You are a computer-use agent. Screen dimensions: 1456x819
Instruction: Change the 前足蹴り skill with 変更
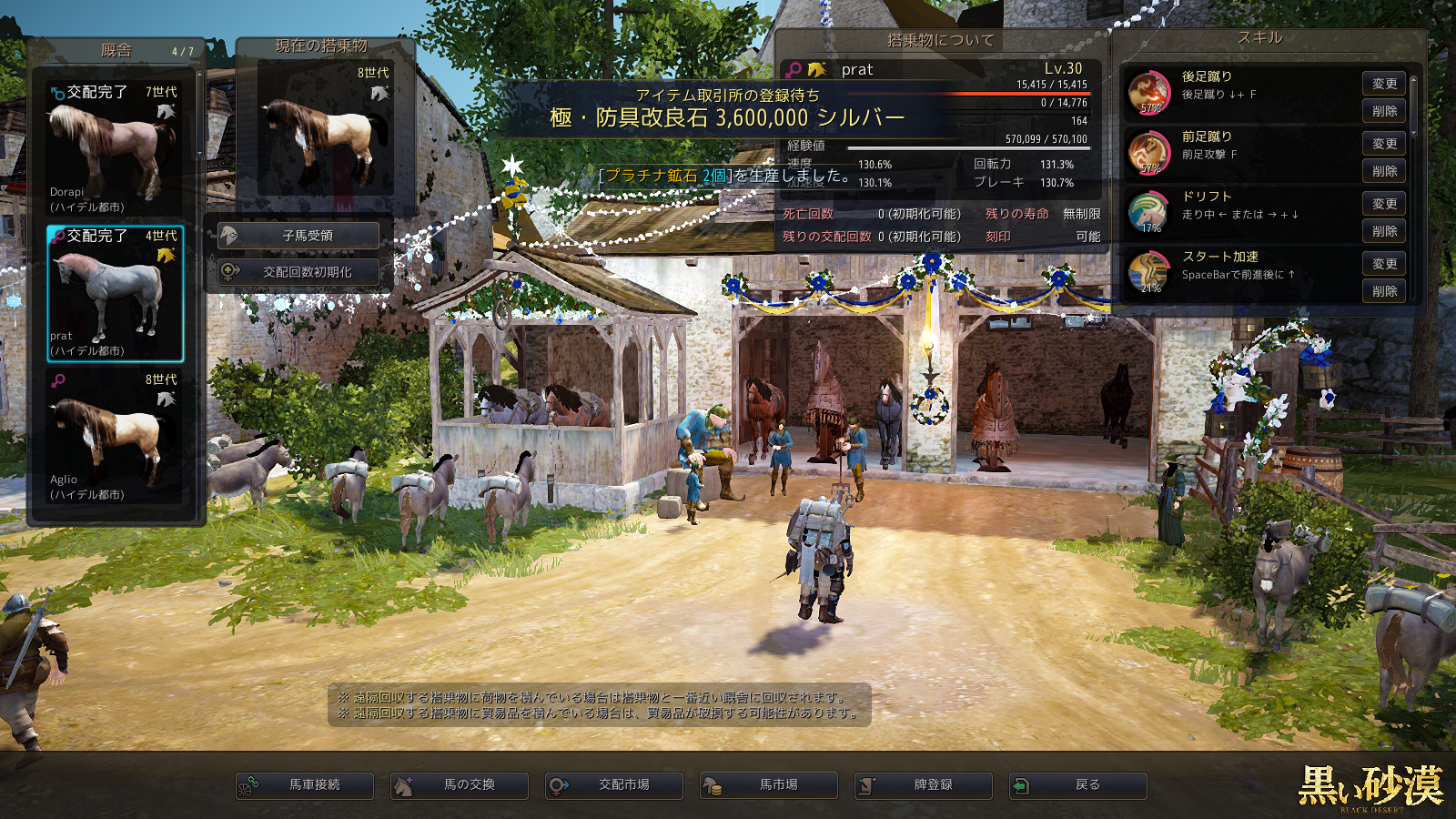pos(1384,144)
